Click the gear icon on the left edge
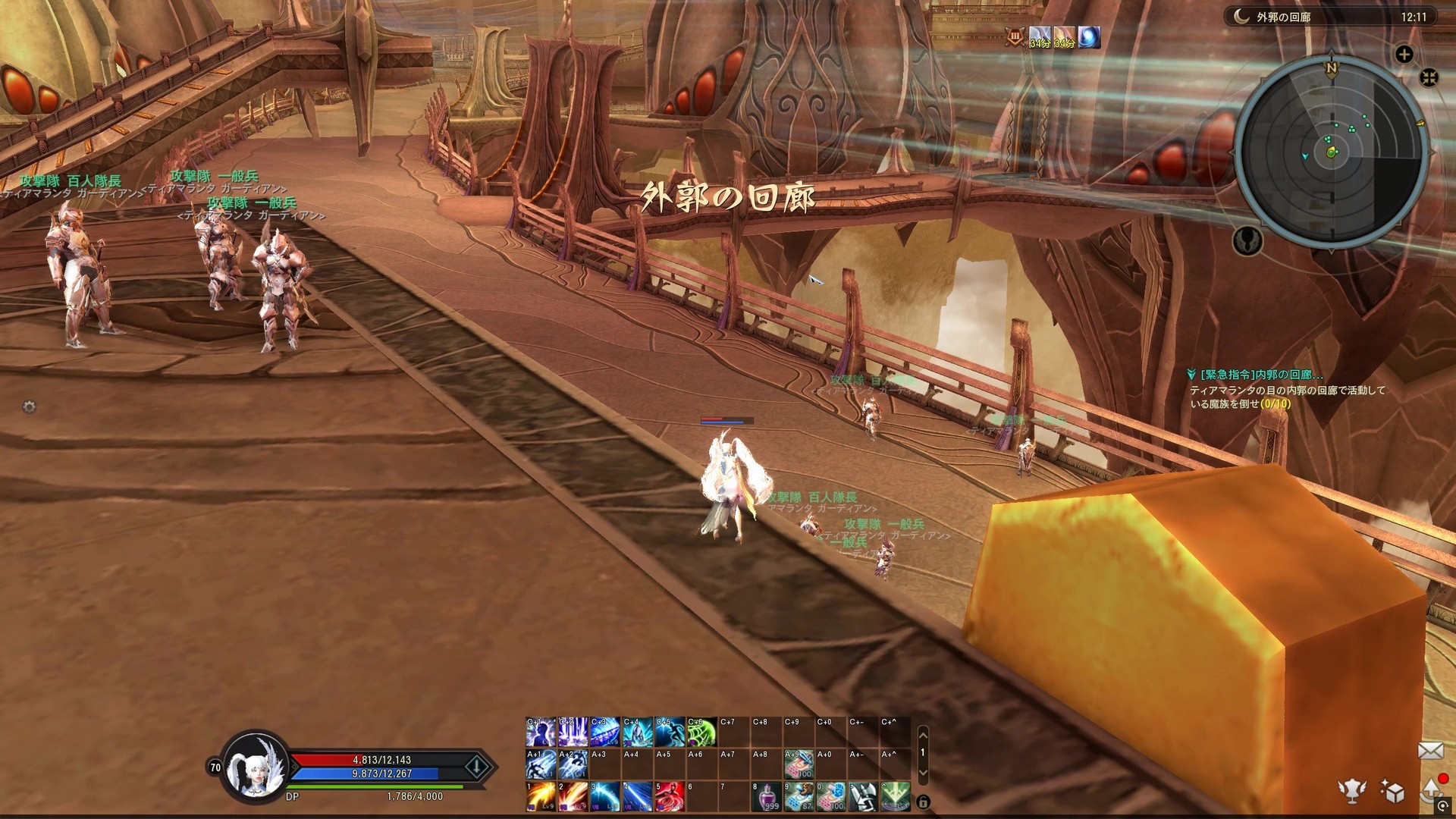This screenshot has height=819, width=1456. pyautogui.click(x=30, y=407)
